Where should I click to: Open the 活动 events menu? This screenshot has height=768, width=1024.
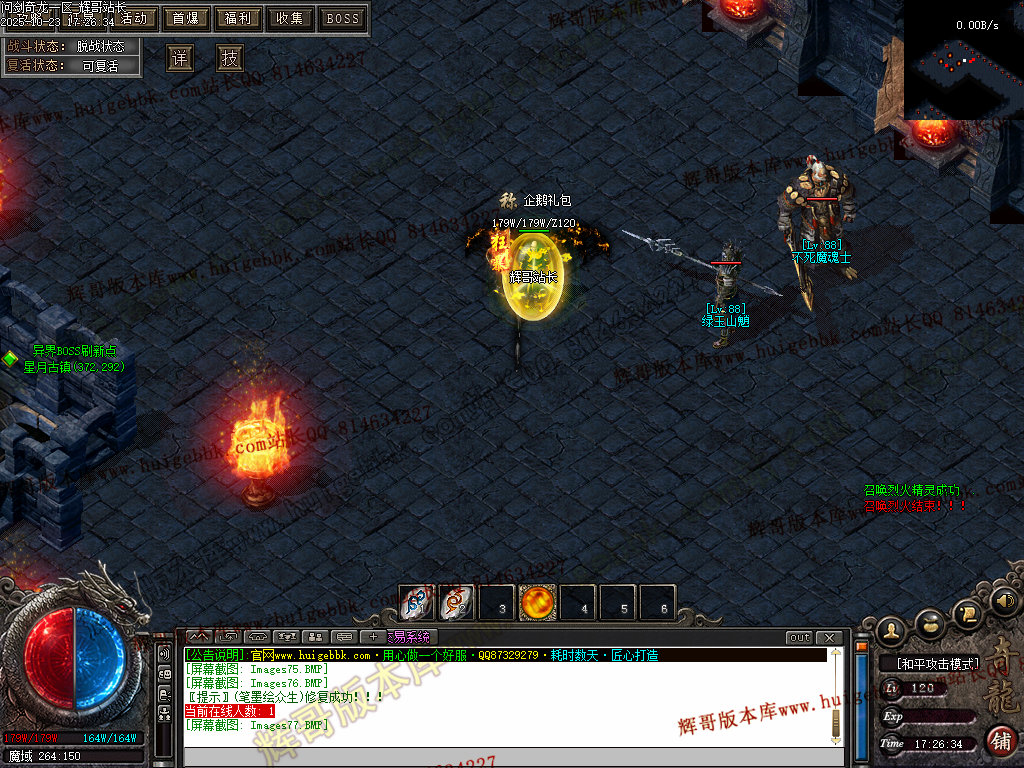[133, 18]
